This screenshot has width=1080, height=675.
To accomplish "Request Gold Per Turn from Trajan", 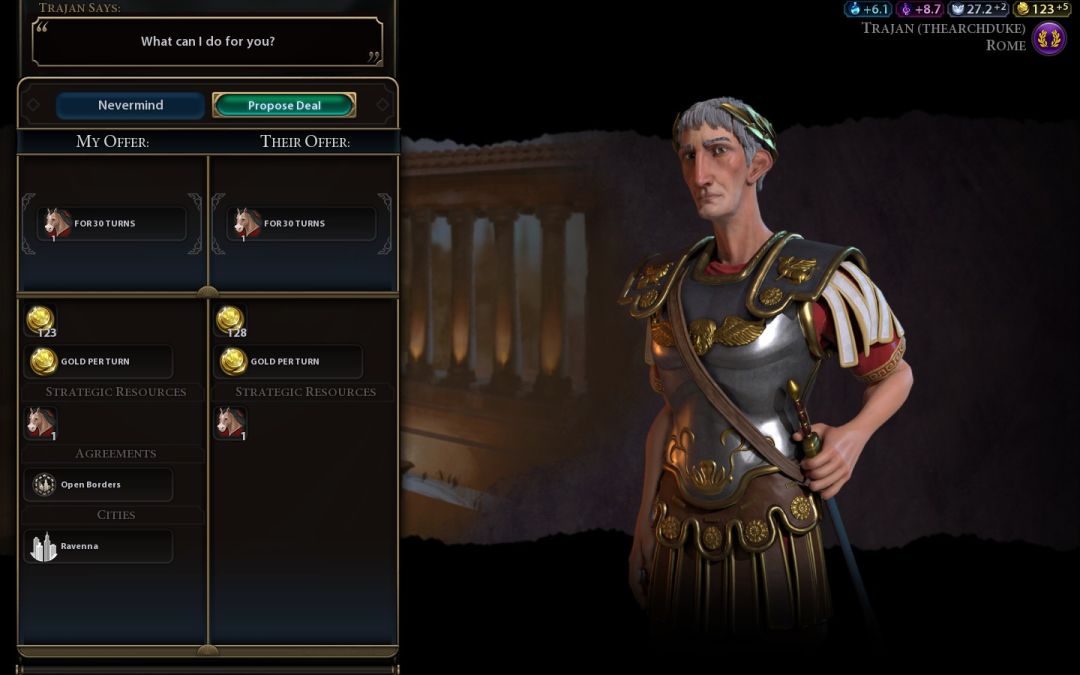I will tap(288, 361).
